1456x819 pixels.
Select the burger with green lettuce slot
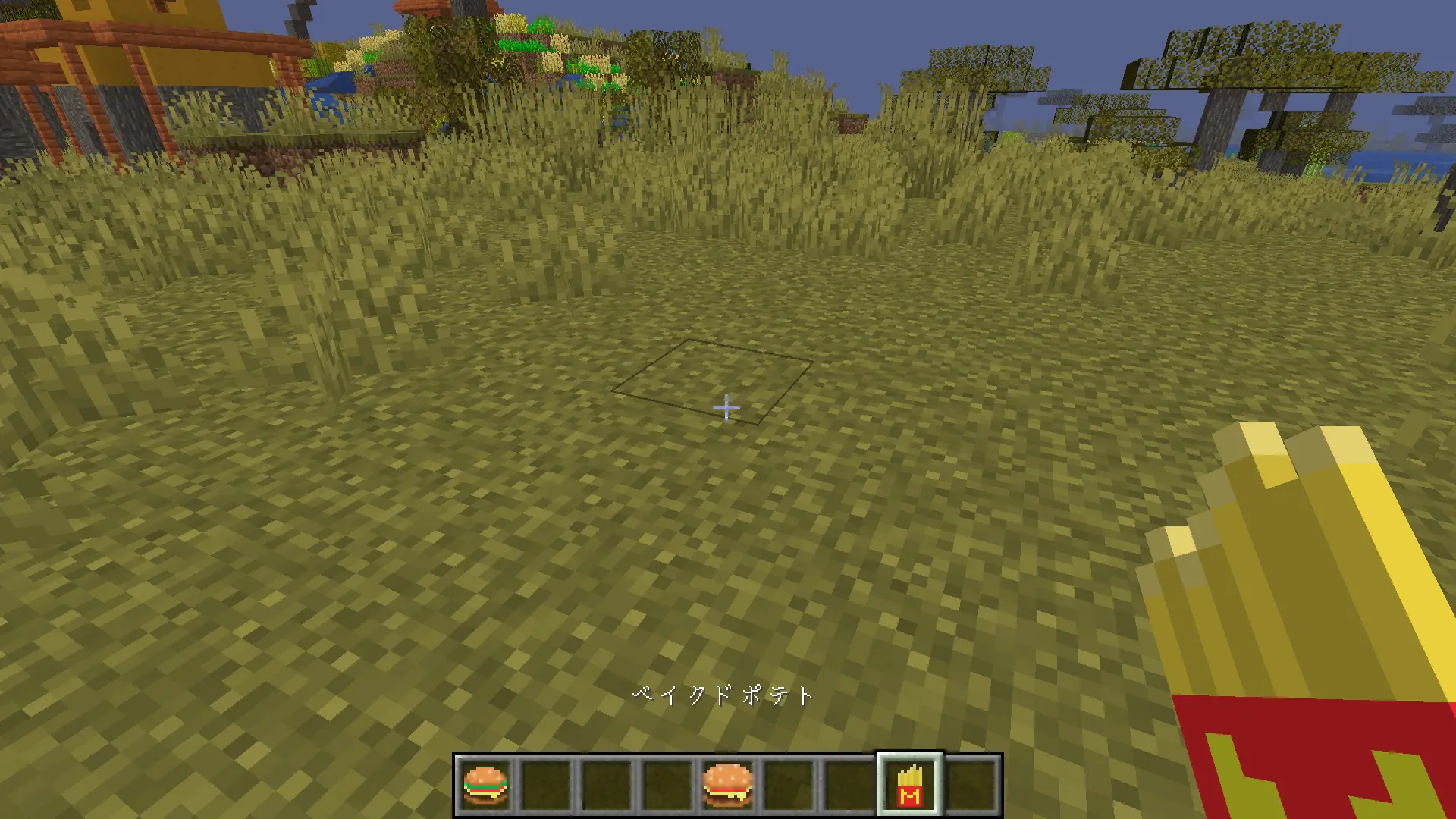pyautogui.click(x=485, y=785)
